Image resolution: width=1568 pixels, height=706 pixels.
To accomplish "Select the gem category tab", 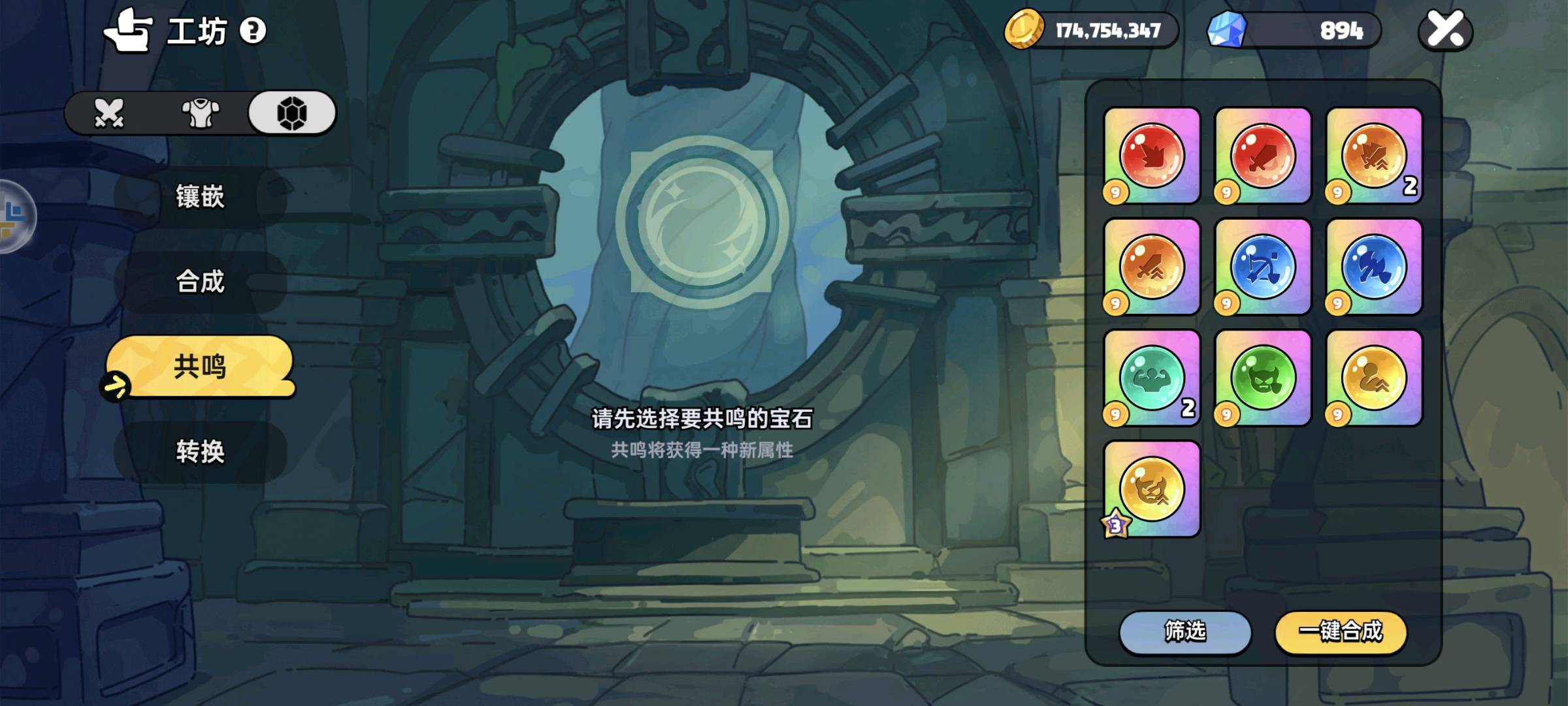I will pyautogui.click(x=292, y=113).
